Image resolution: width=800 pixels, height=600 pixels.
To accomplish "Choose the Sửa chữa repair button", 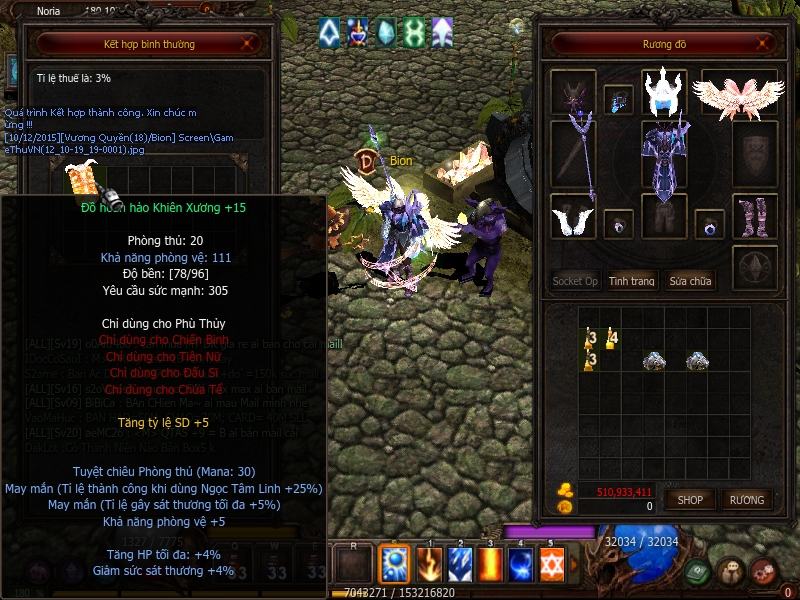I will [691, 281].
